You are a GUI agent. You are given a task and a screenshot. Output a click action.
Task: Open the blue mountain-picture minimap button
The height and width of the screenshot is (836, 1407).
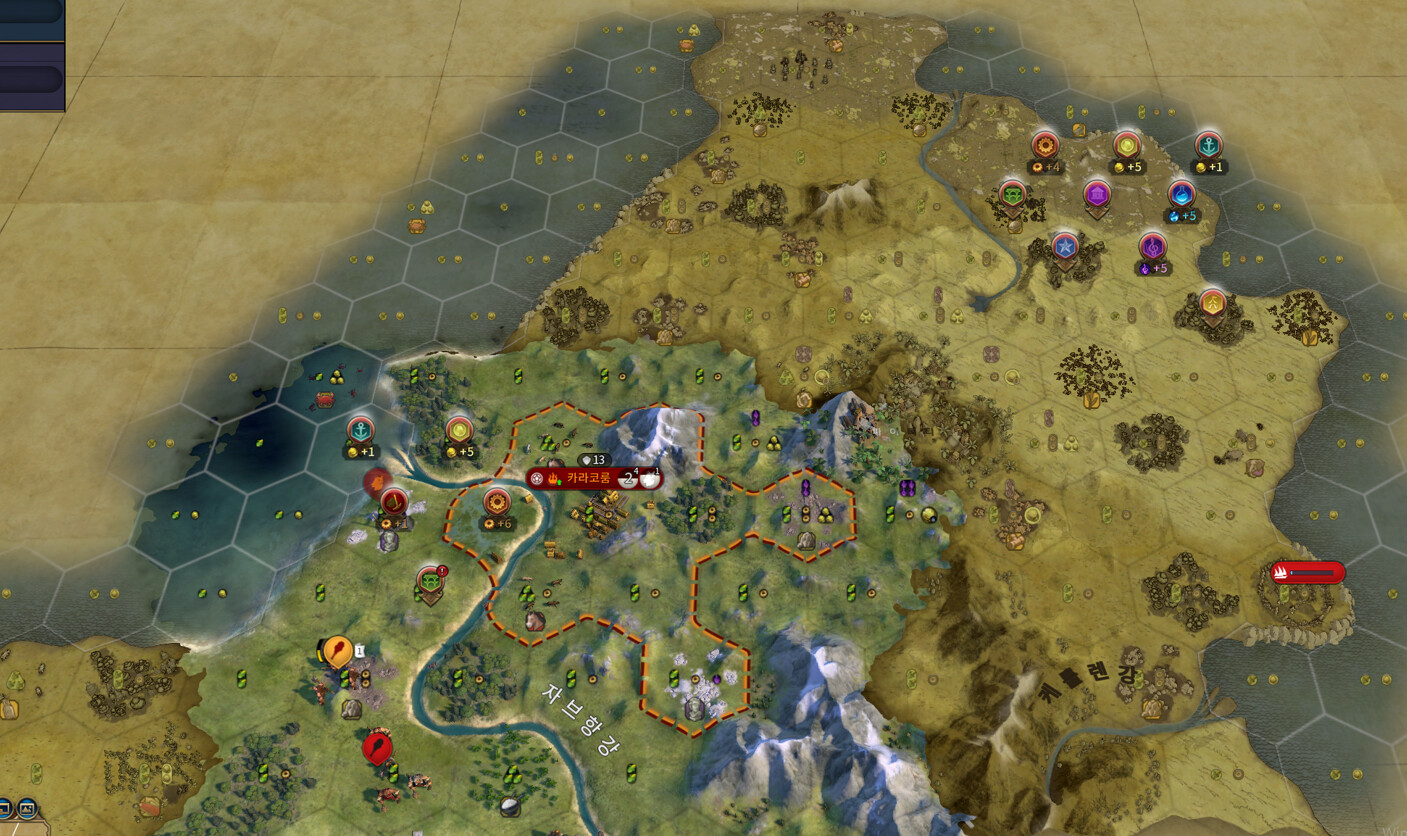(x=26, y=807)
